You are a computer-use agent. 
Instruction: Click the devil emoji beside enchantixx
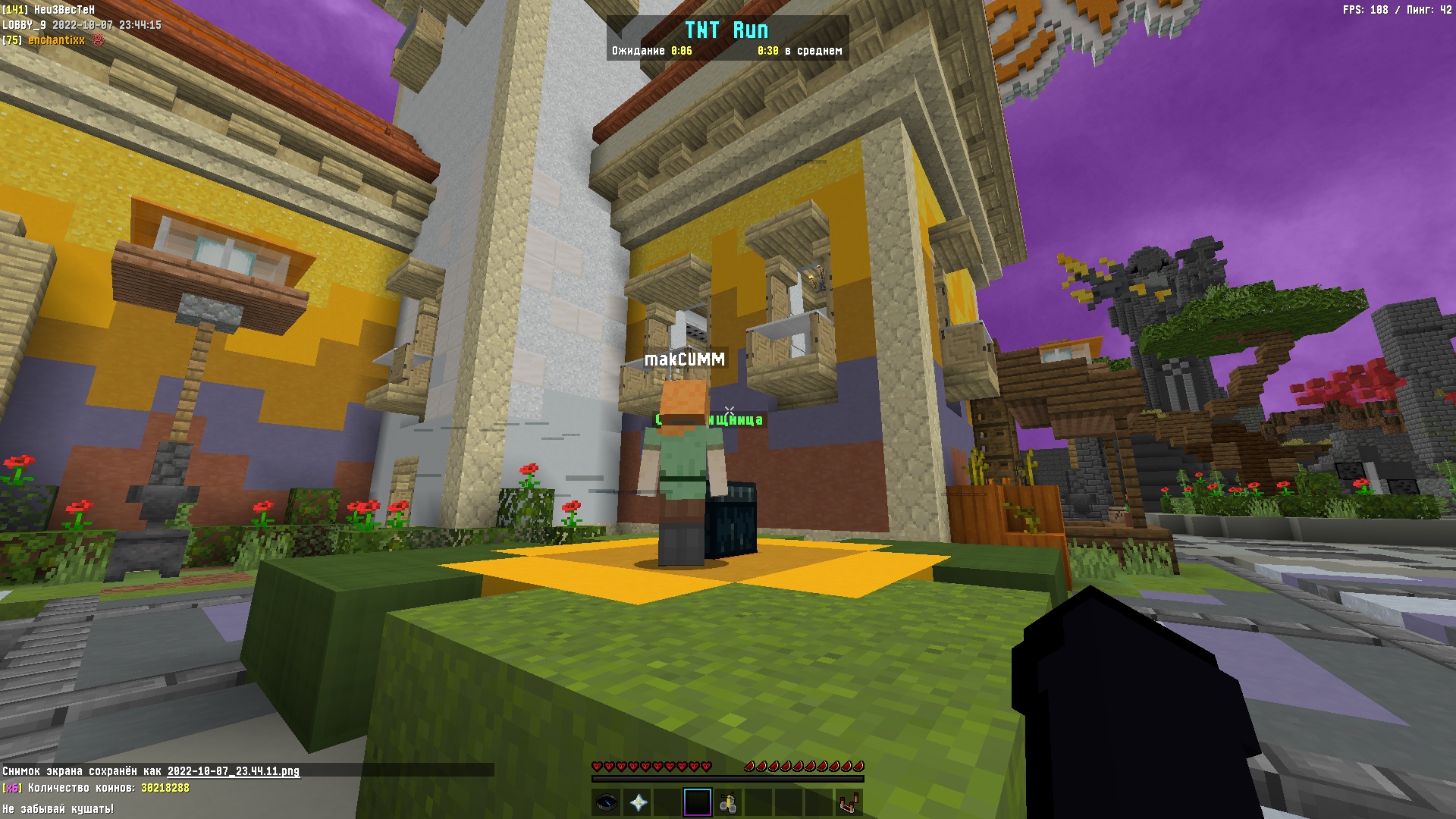96,39
